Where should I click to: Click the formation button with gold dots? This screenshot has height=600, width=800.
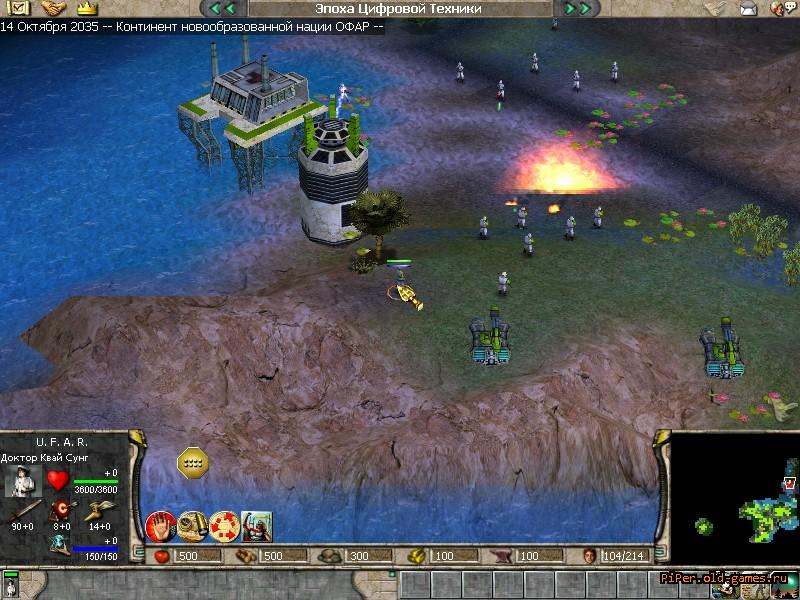192,462
